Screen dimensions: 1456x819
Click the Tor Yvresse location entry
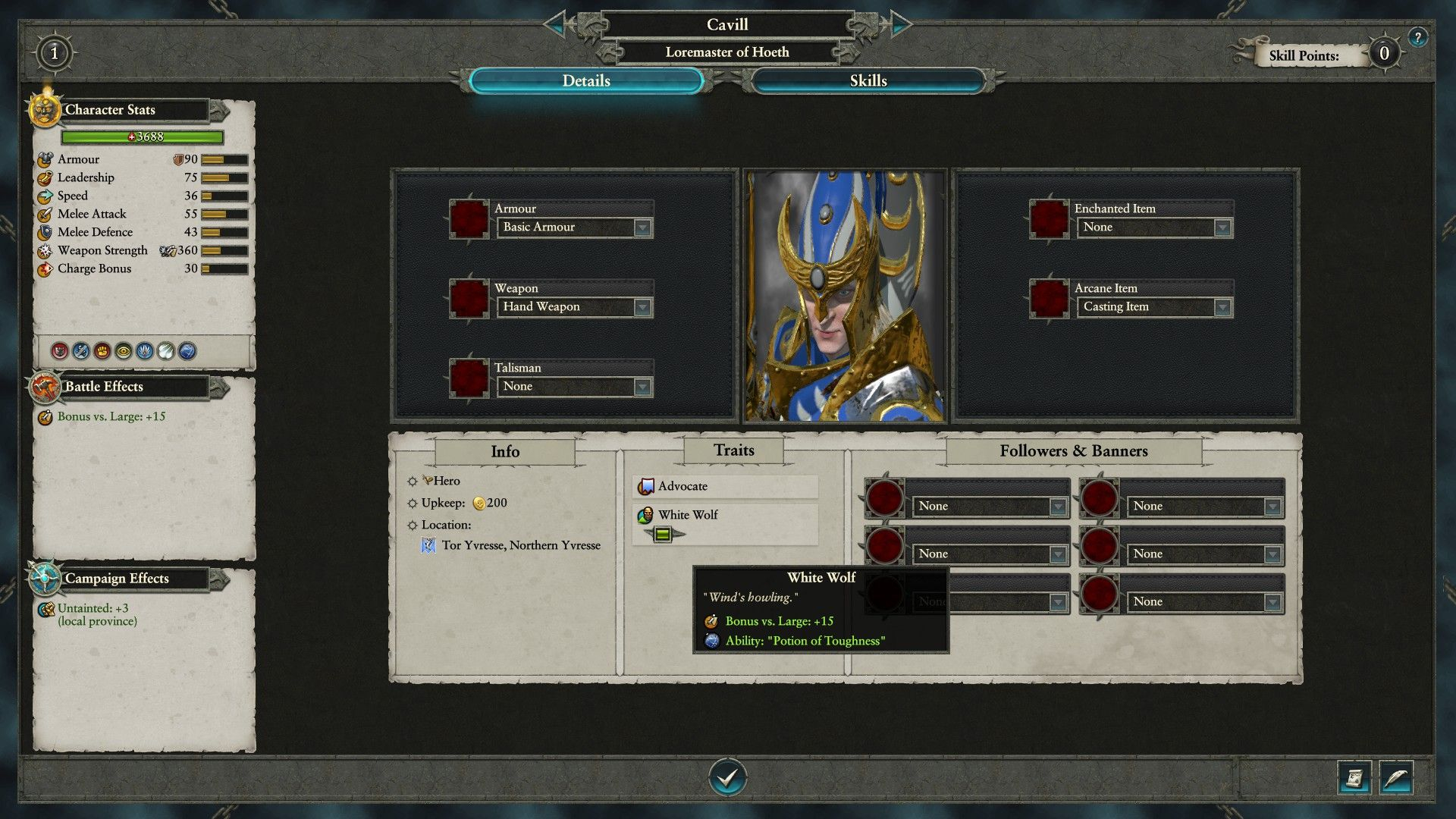[520, 545]
